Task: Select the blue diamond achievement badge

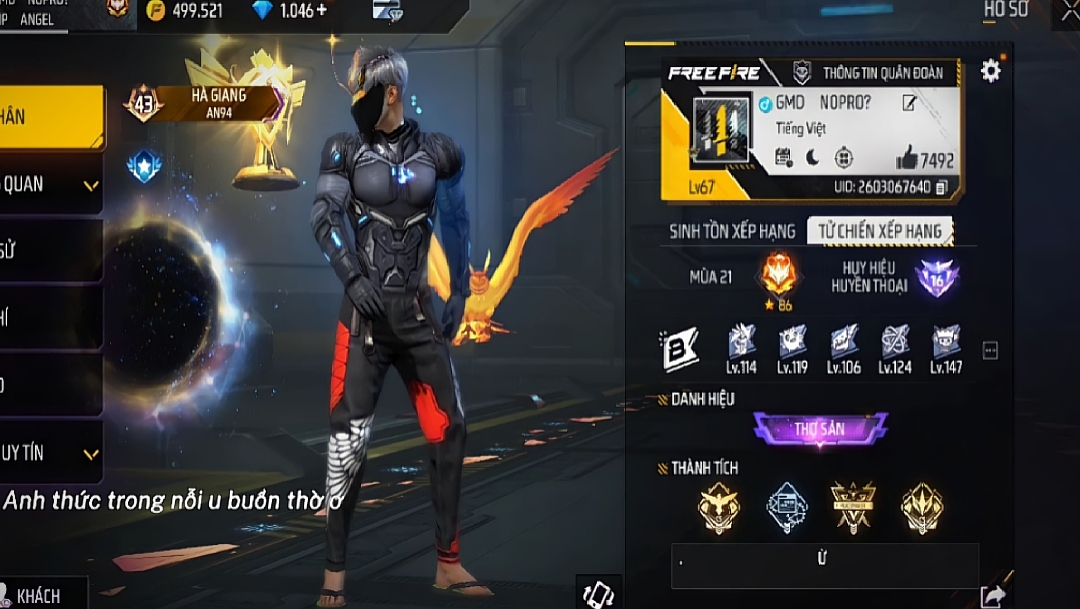Action: 787,507
